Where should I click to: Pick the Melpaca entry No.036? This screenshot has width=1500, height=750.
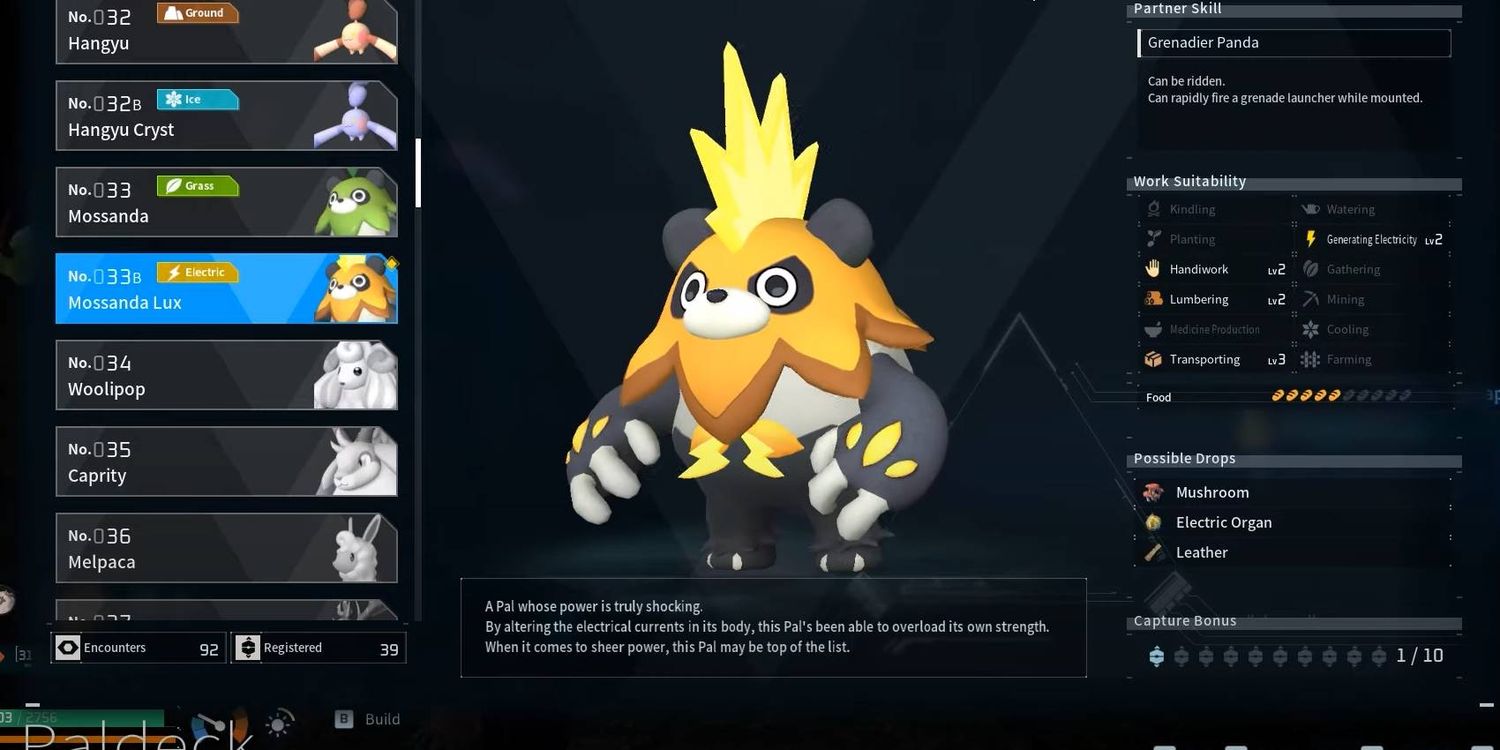[x=226, y=548]
